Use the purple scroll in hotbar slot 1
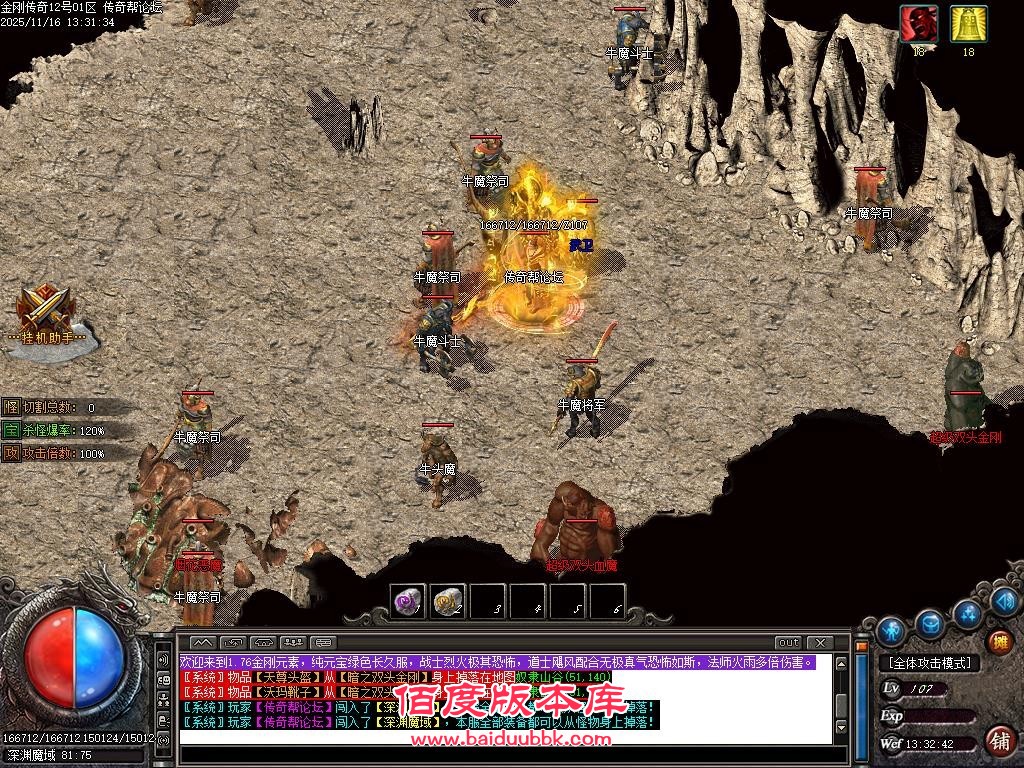The height and width of the screenshot is (768, 1024). [408, 601]
